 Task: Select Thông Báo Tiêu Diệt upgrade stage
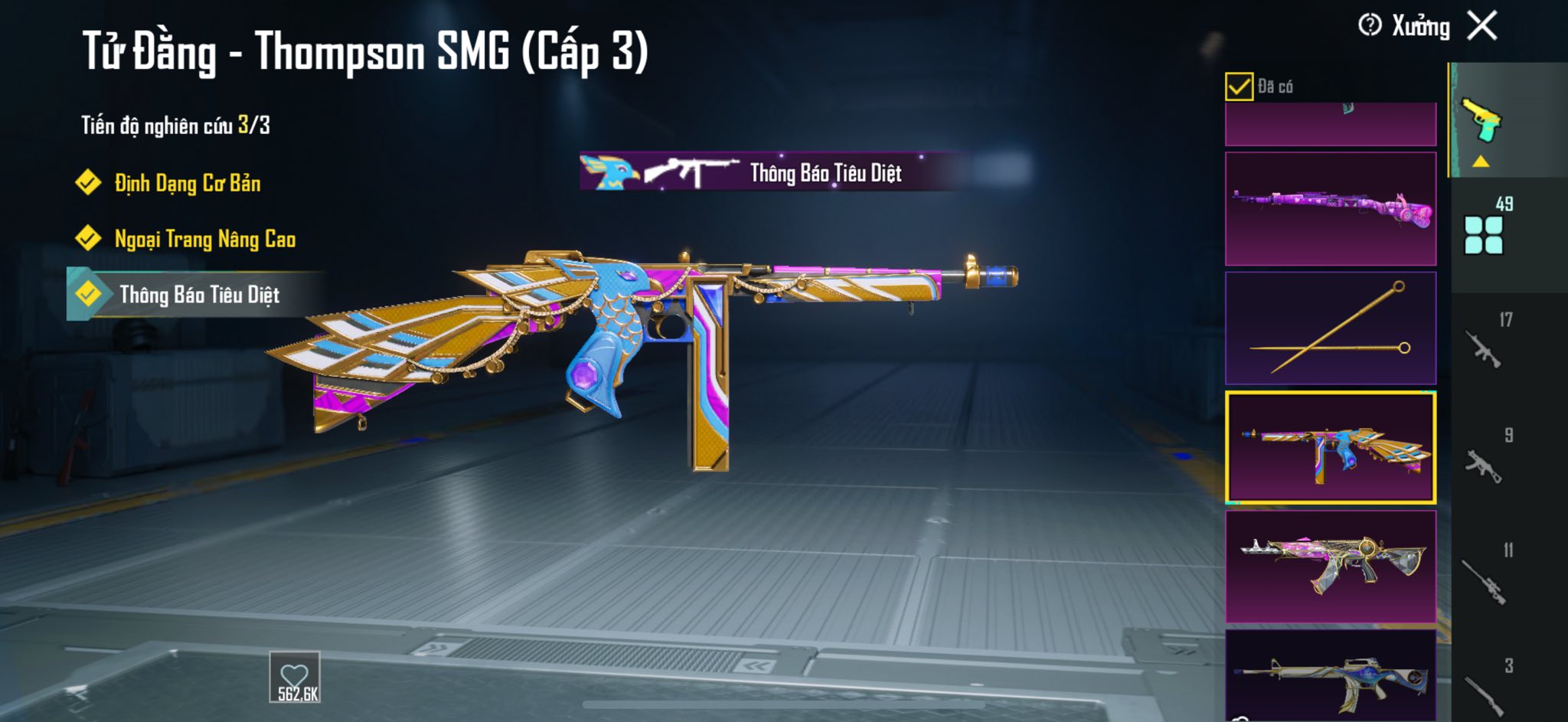199,295
